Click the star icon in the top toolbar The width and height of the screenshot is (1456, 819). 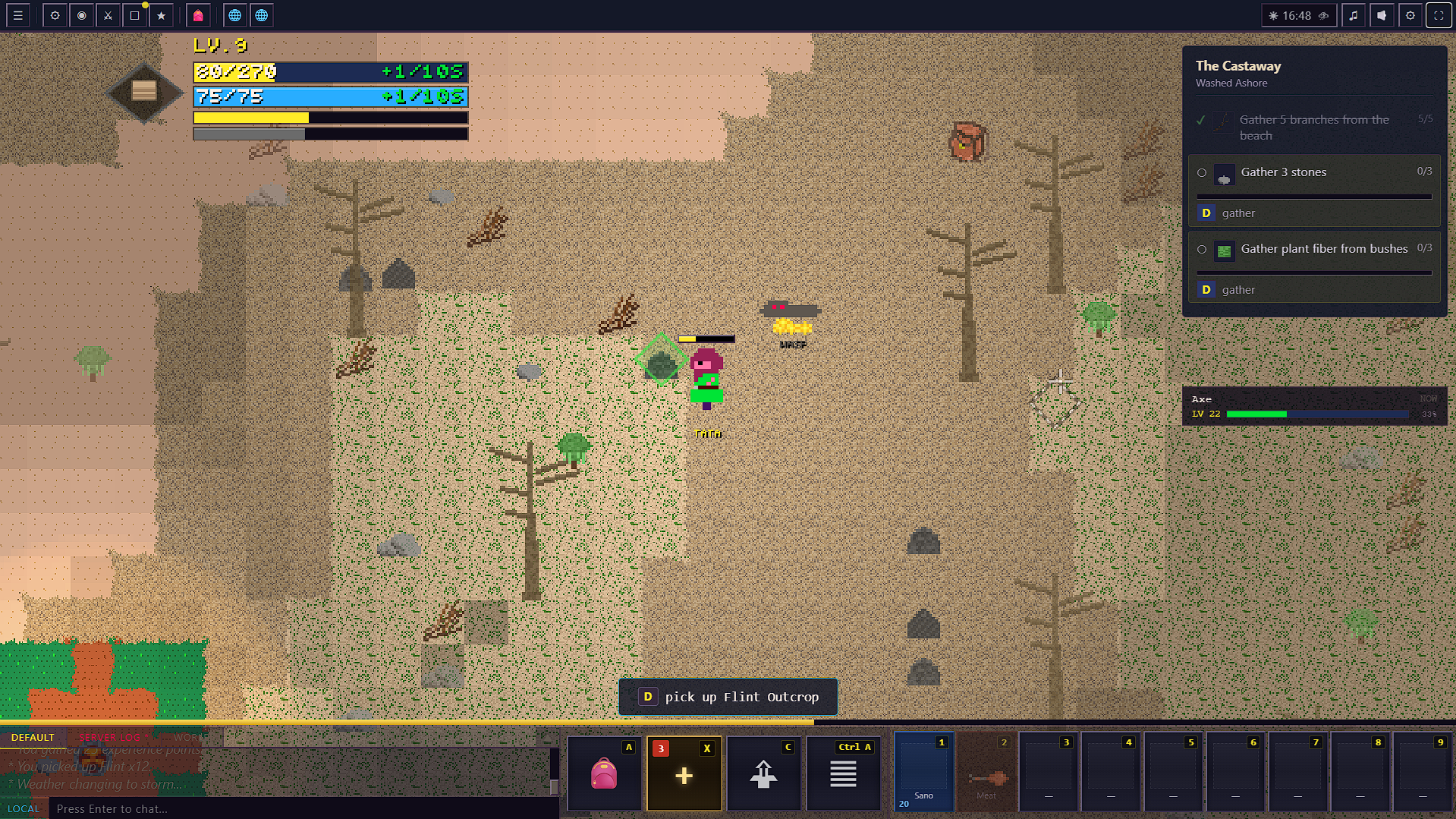(x=162, y=14)
